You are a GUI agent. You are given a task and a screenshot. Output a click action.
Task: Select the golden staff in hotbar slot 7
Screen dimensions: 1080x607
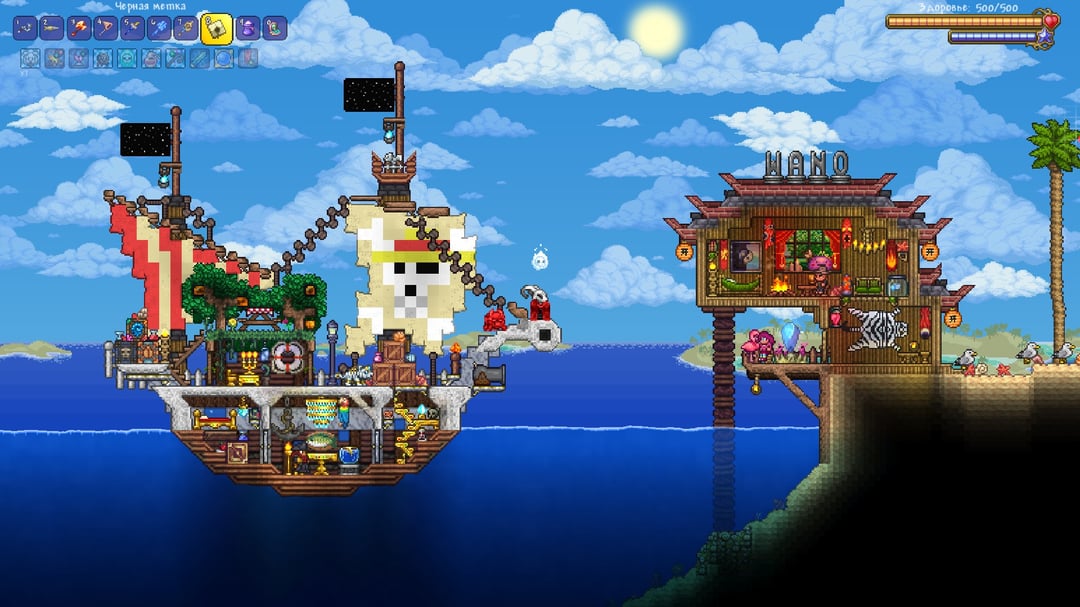[x=186, y=28]
